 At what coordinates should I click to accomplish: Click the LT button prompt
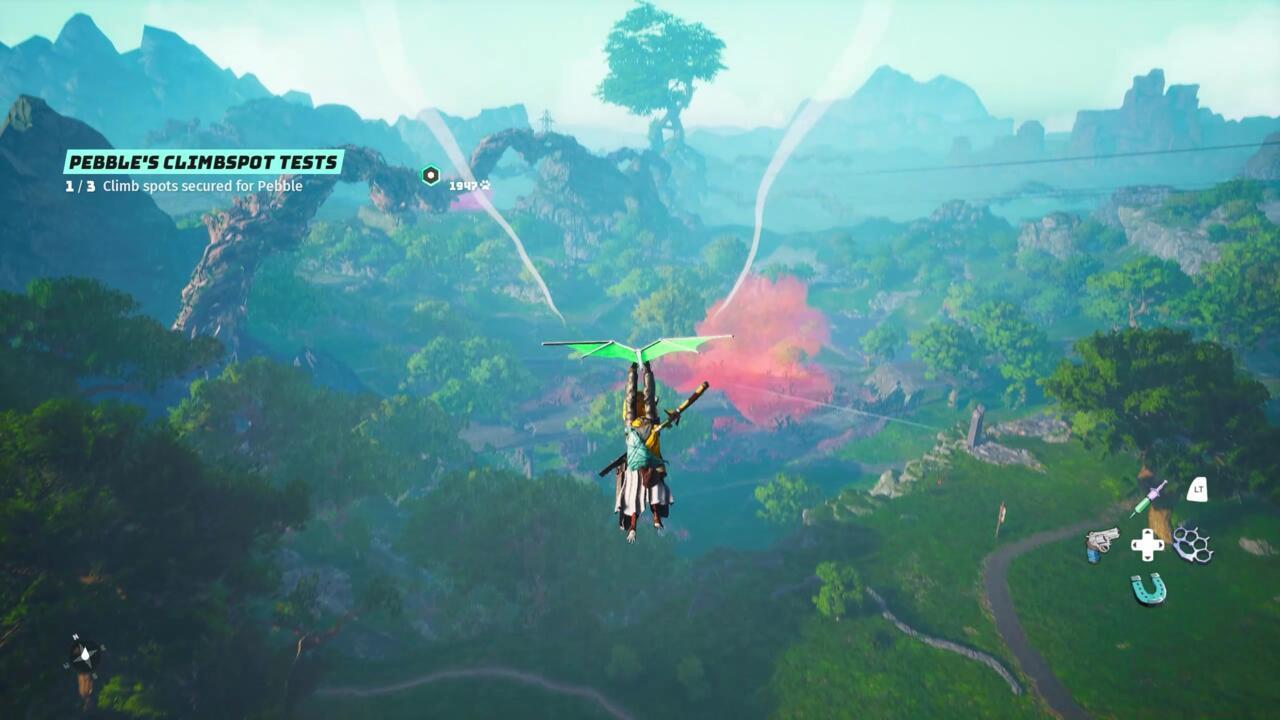click(1198, 490)
